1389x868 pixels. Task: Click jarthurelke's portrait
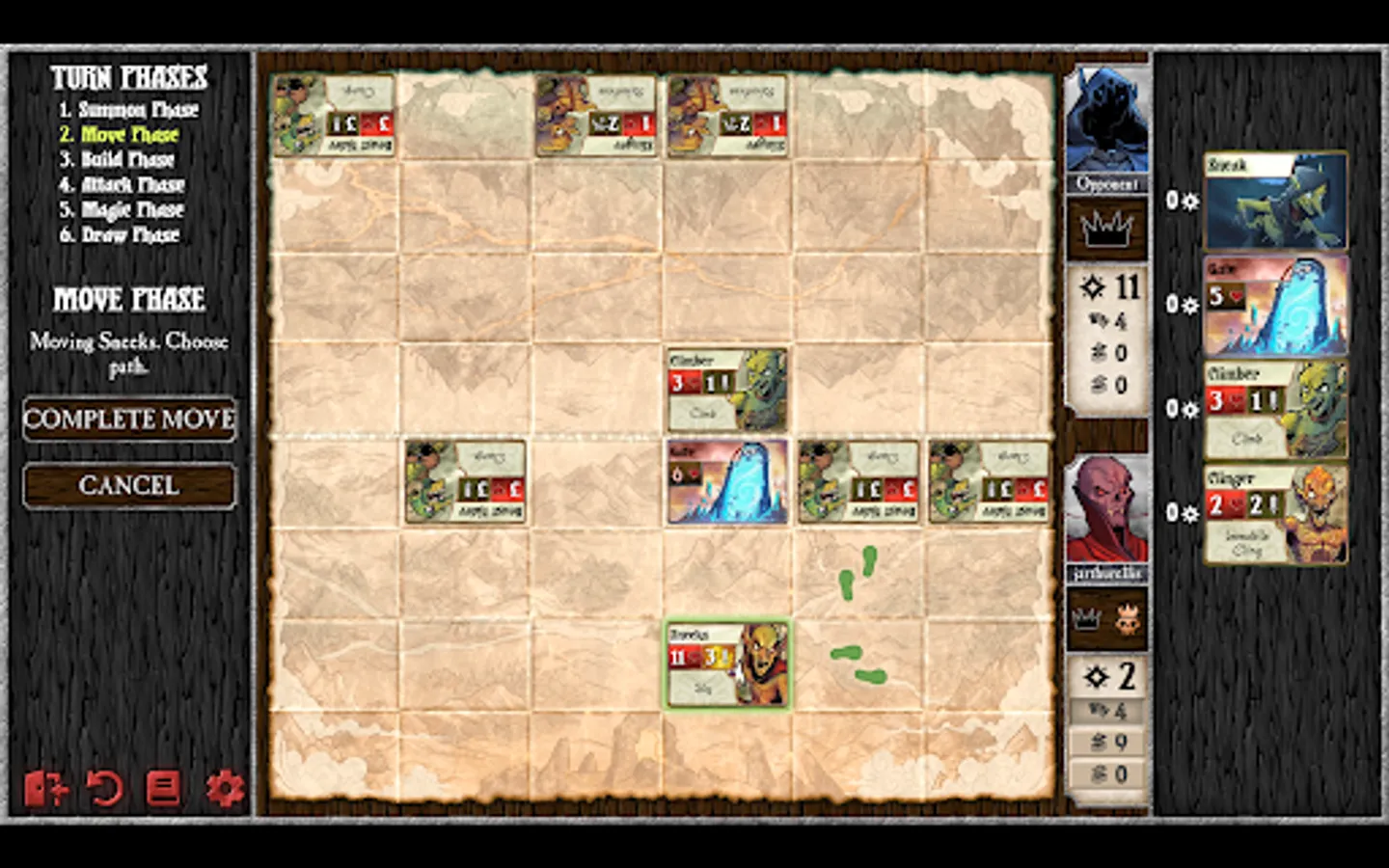(x=1106, y=506)
